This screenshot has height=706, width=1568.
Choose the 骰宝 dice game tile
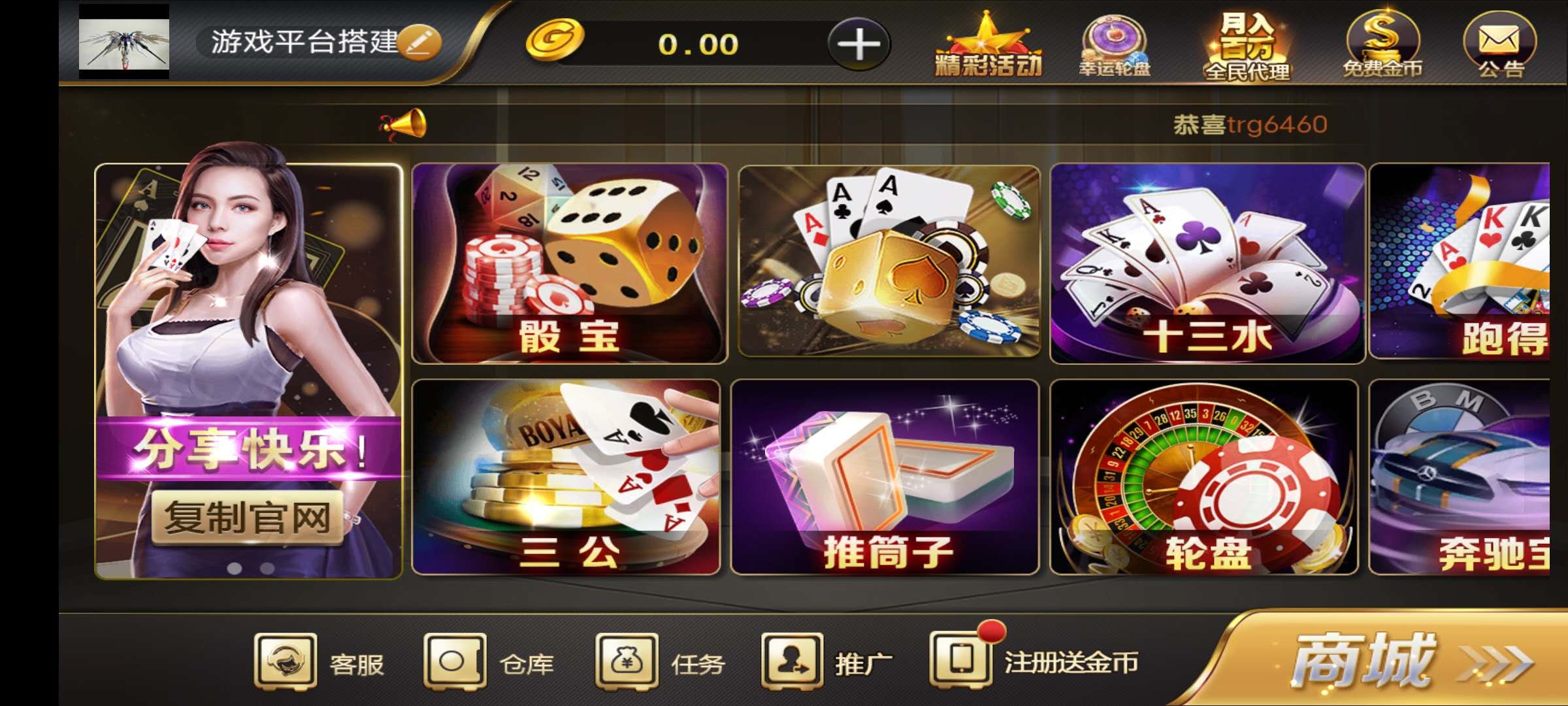(570, 263)
